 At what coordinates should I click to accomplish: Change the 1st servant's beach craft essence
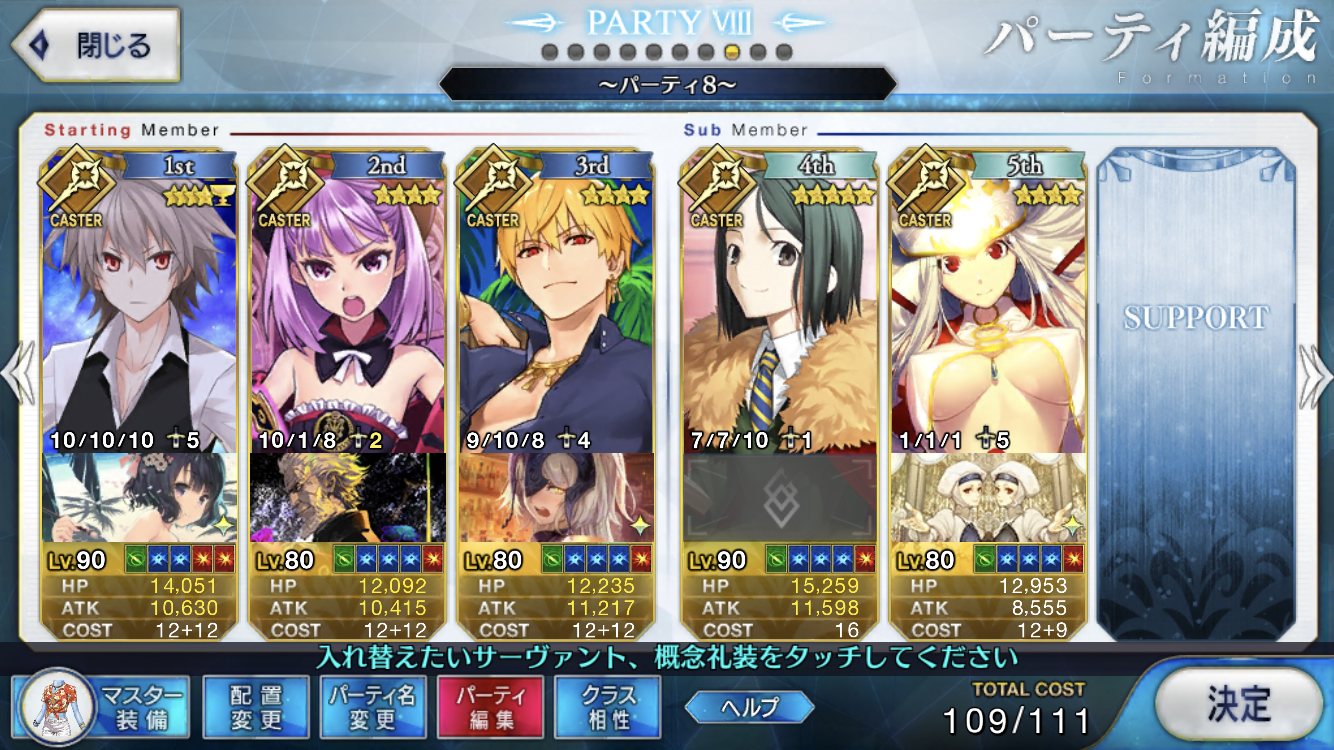pos(140,497)
